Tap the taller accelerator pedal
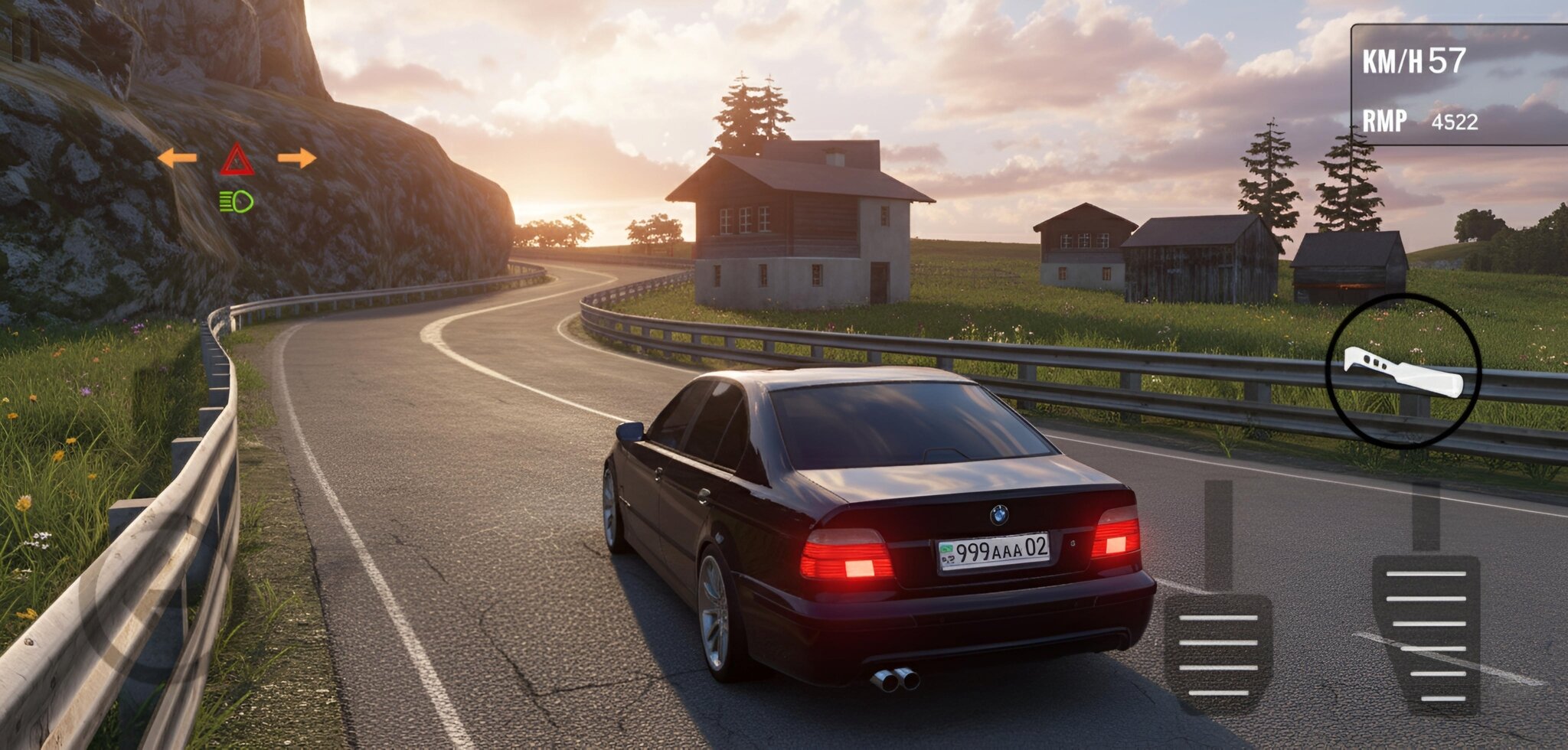1568x750 pixels. tap(1426, 631)
